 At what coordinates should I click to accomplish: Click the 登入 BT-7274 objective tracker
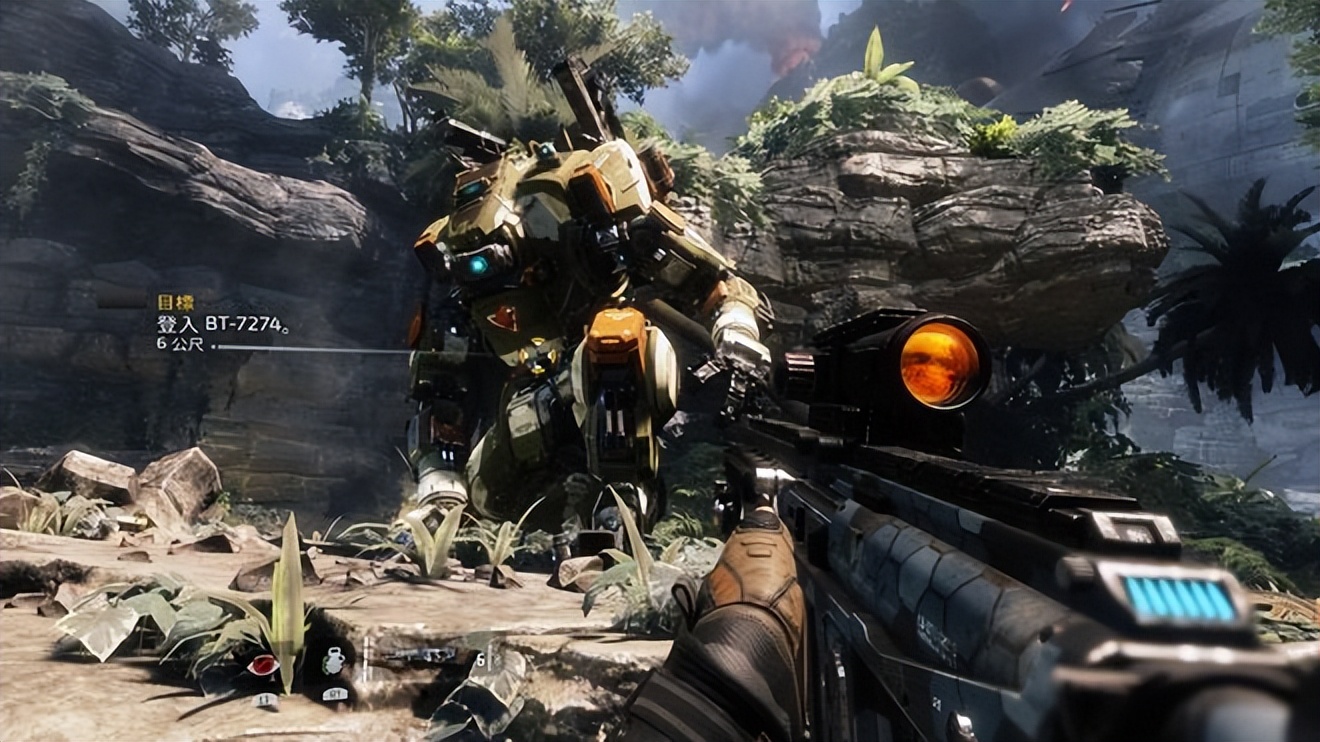coord(222,324)
